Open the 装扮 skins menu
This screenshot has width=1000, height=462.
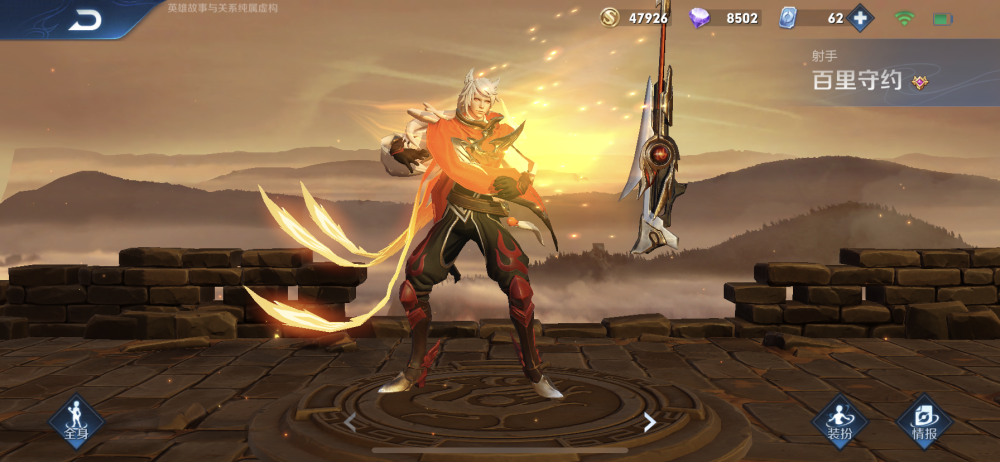click(839, 421)
